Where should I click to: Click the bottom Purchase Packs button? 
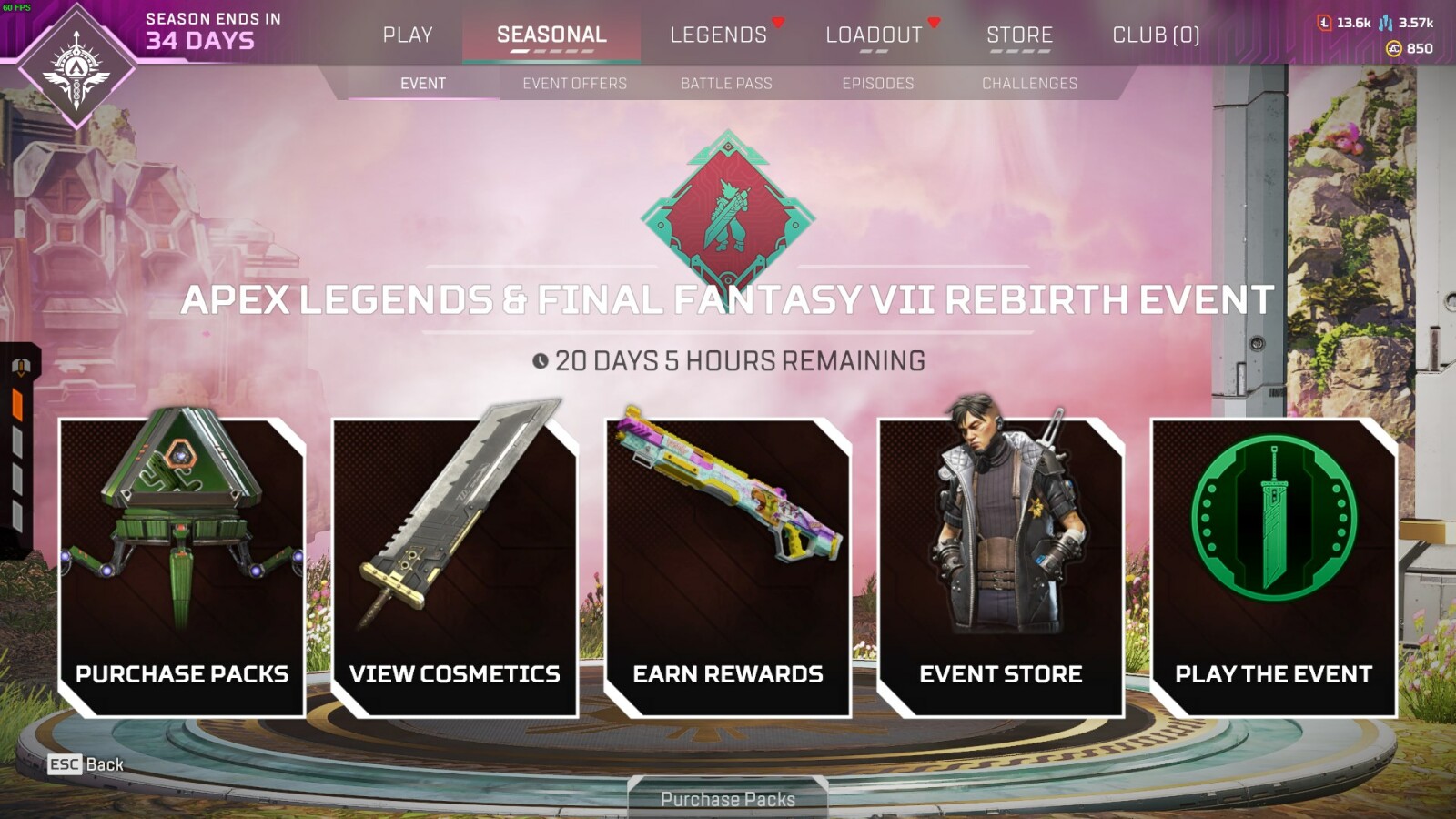728,799
